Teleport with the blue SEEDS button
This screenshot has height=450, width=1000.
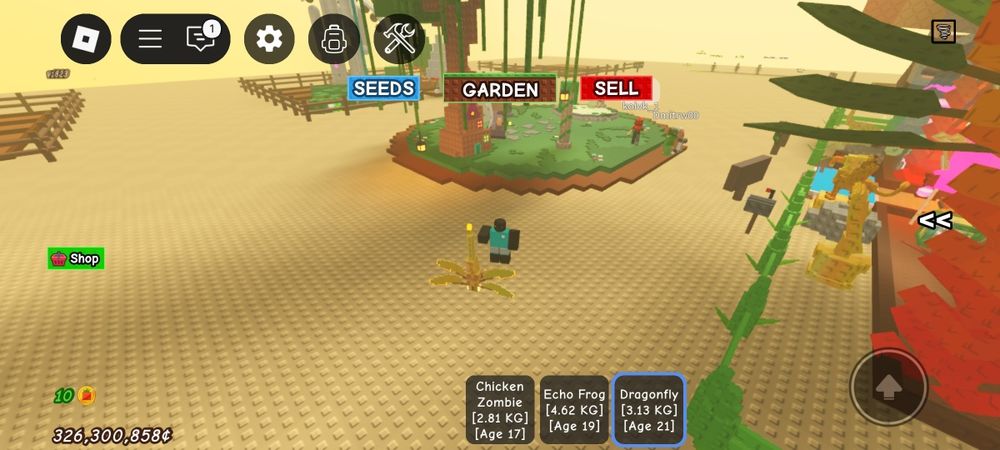tap(384, 88)
